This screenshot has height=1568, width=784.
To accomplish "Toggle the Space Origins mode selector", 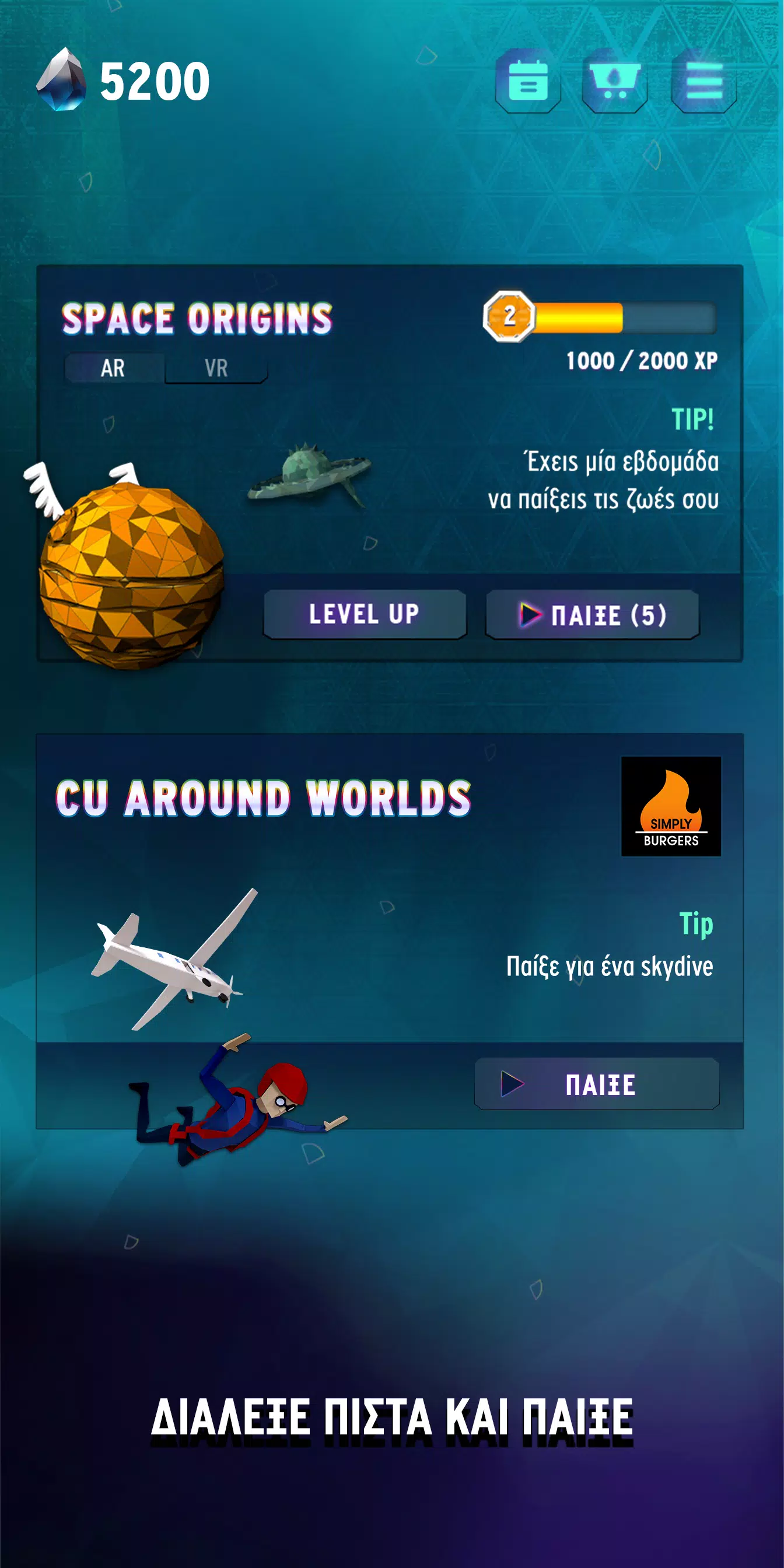I will coord(164,367).
